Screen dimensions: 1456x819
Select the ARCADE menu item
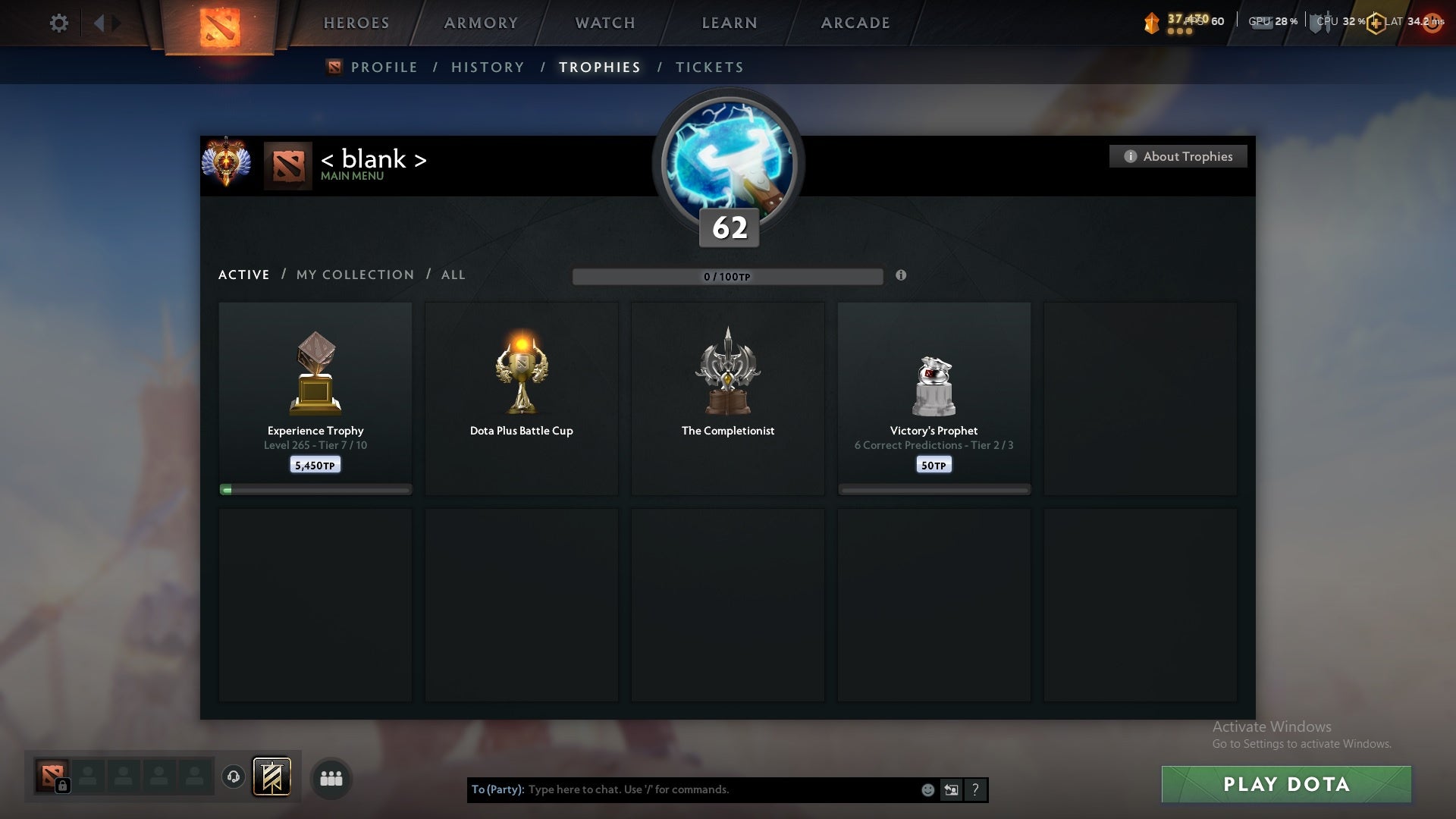point(855,23)
